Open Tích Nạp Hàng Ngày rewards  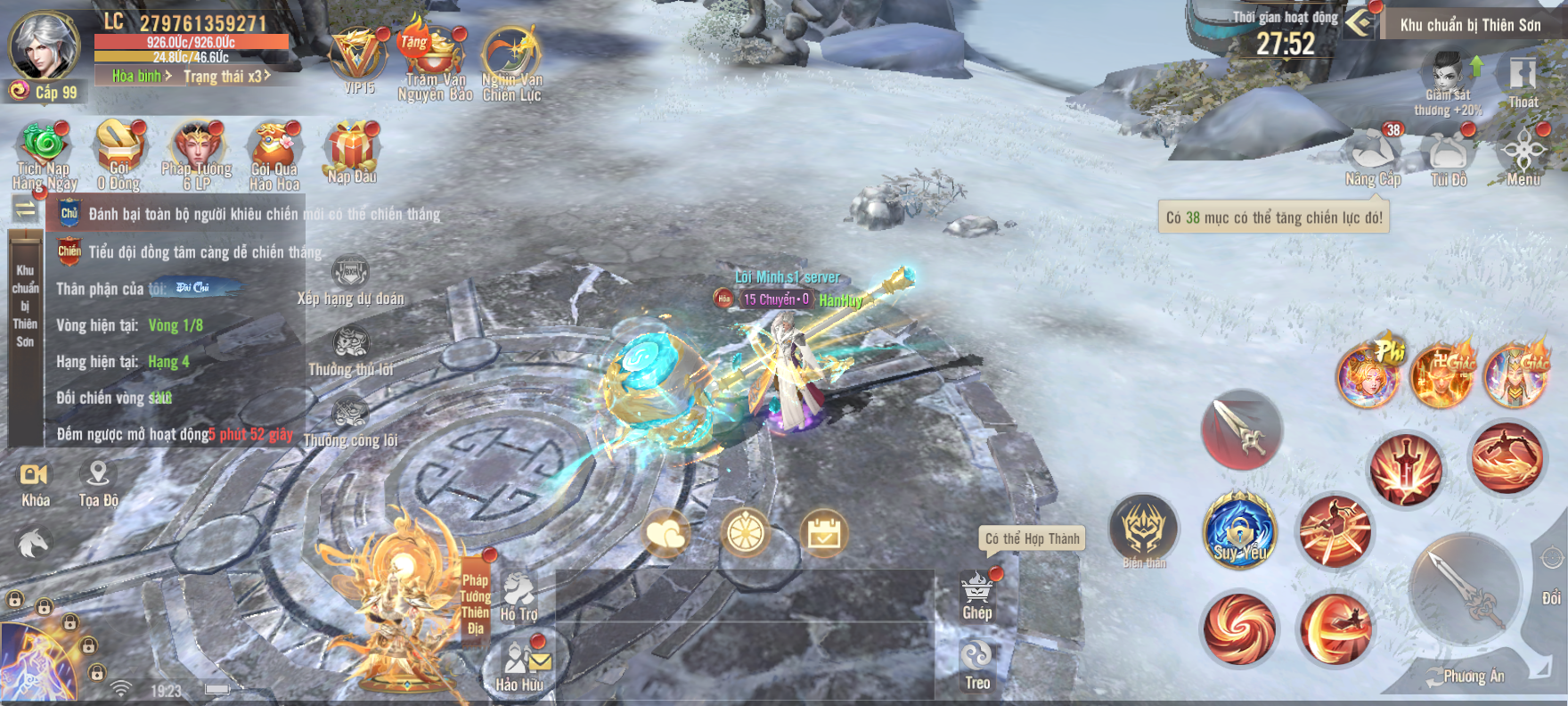click(x=44, y=152)
